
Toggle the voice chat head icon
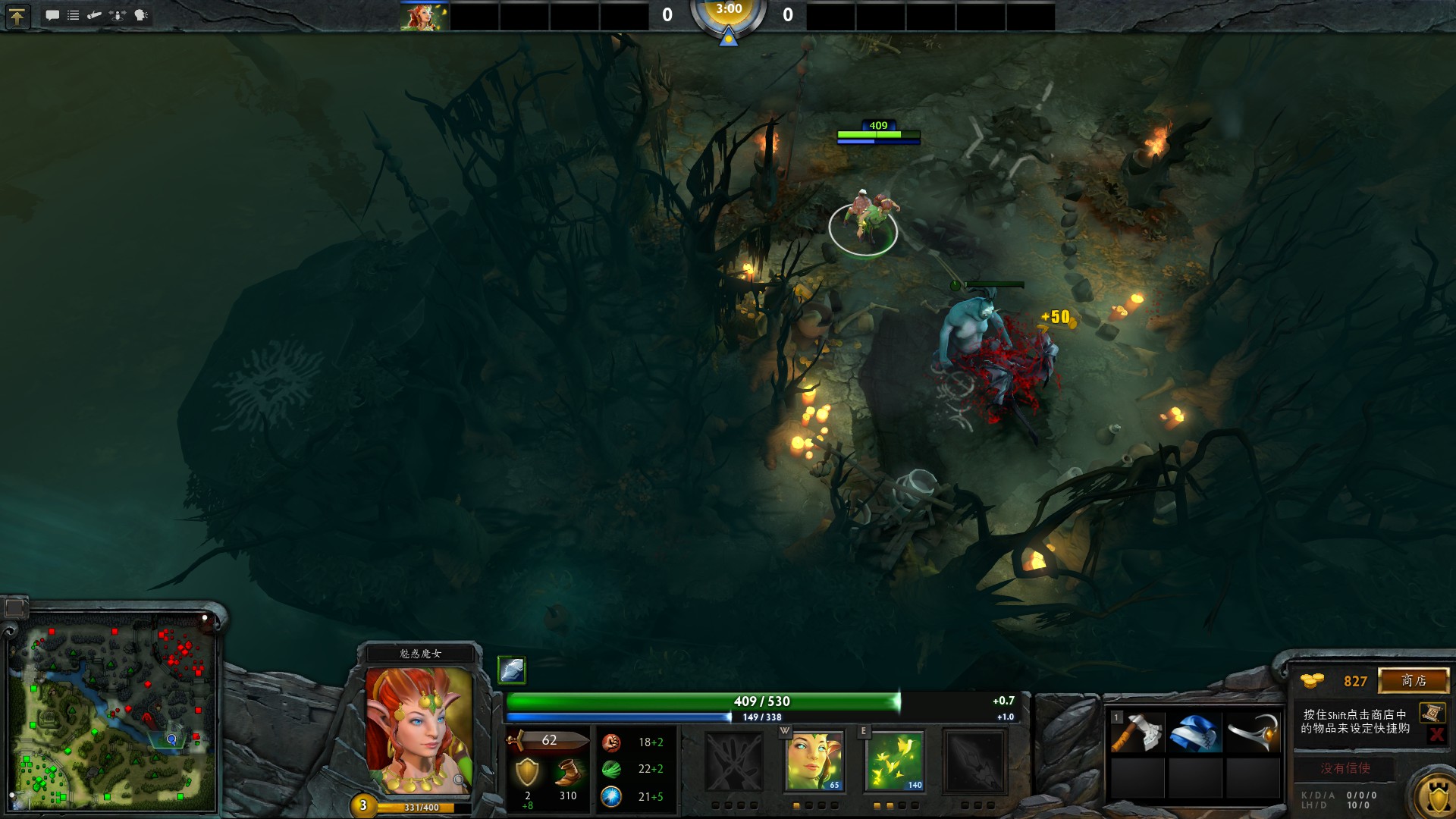coord(141,15)
